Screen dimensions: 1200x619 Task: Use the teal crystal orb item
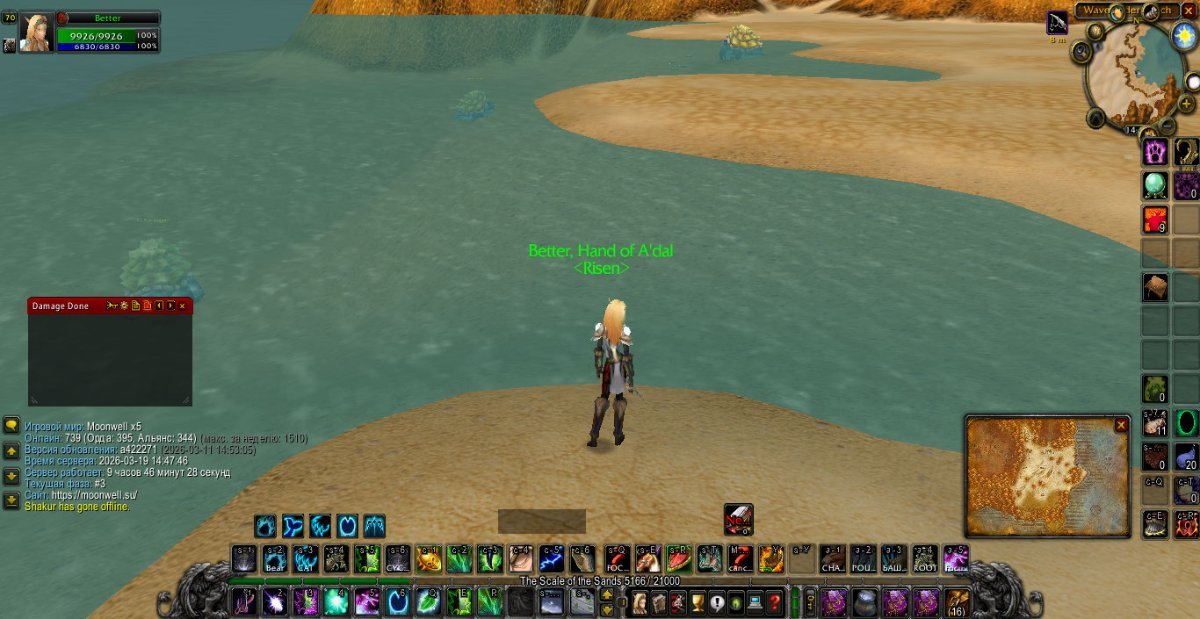pyautogui.click(x=1156, y=185)
